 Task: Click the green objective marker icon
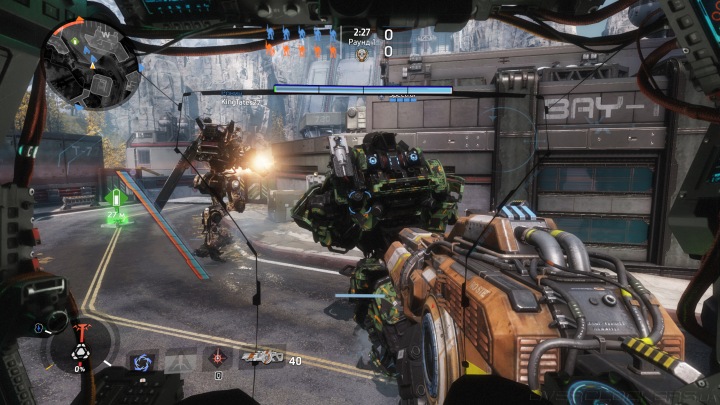pyautogui.click(x=117, y=198)
